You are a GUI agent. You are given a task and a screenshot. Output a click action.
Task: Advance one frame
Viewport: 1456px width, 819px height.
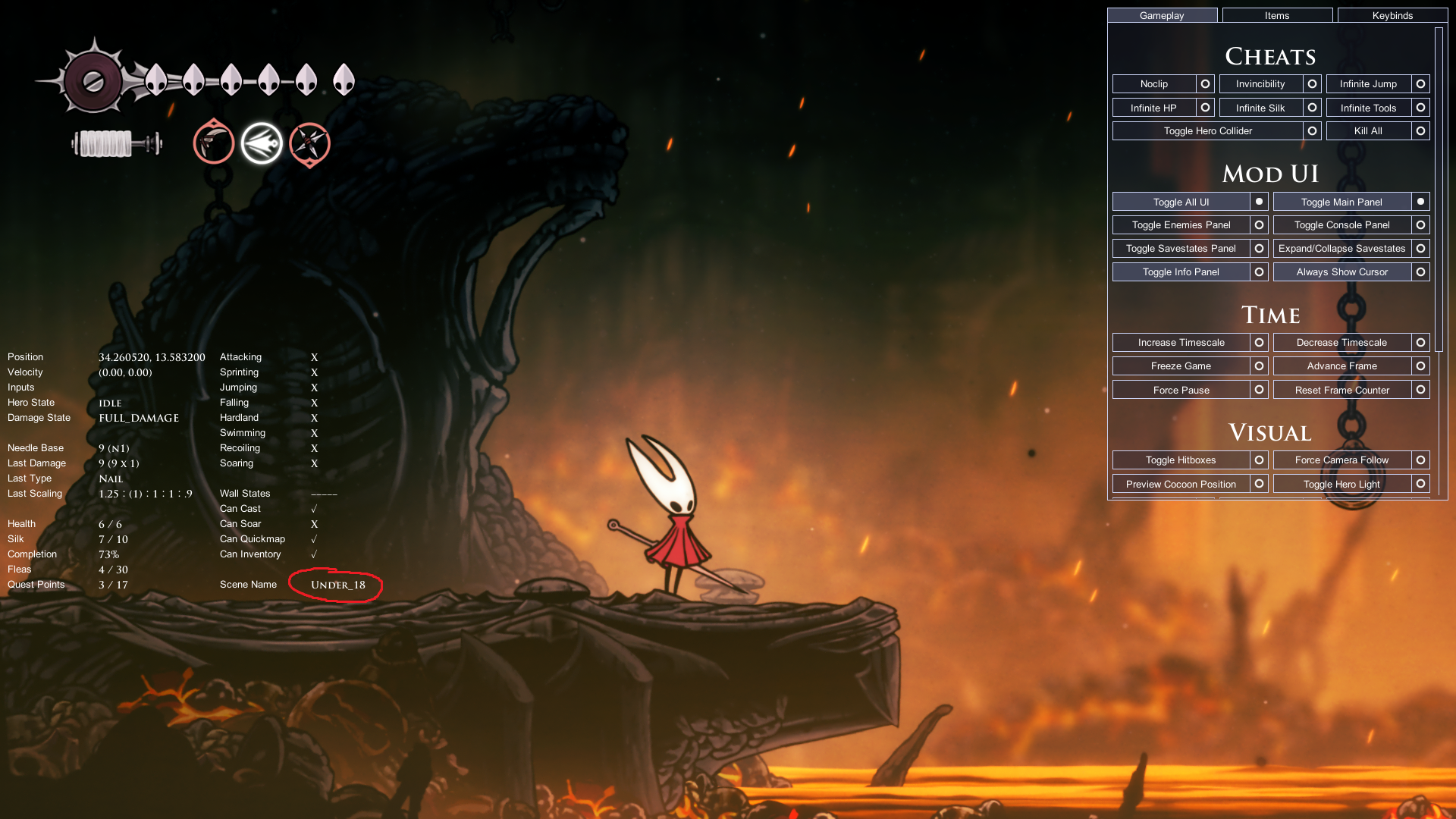(1341, 366)
